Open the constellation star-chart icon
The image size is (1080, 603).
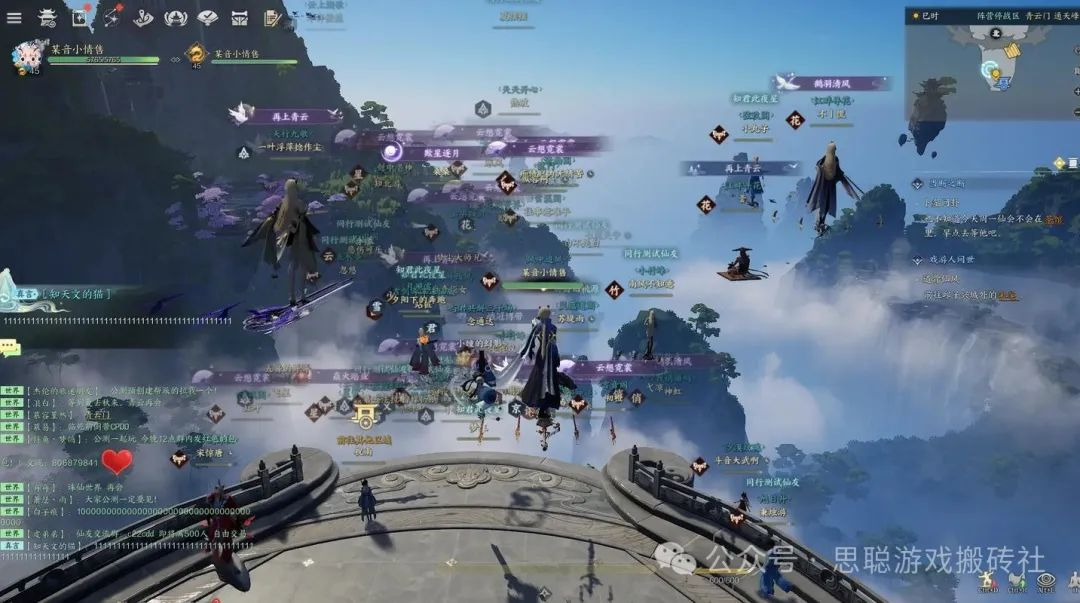pos(112,17)
